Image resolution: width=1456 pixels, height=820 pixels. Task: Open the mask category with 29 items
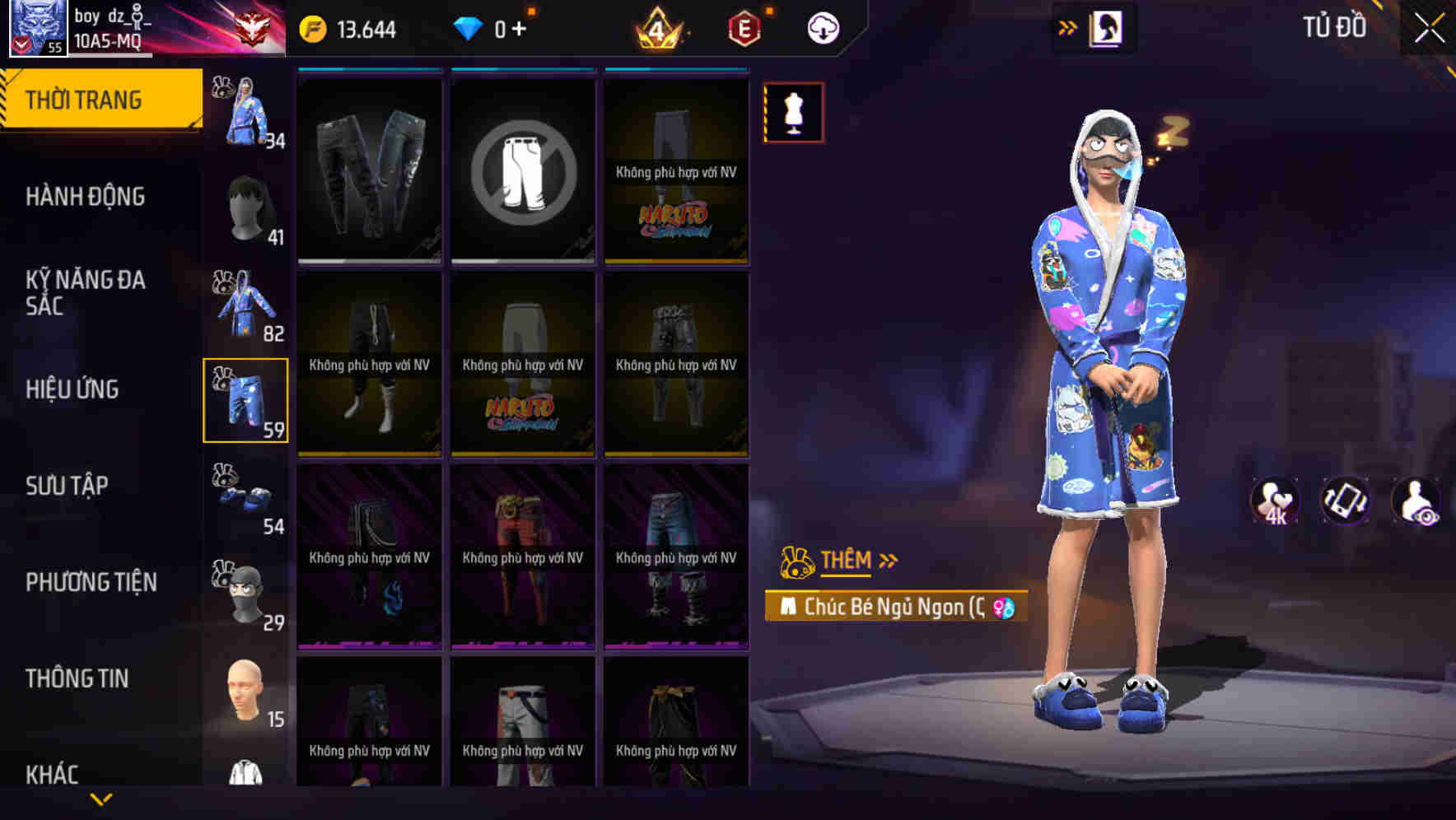click(245, 589)
